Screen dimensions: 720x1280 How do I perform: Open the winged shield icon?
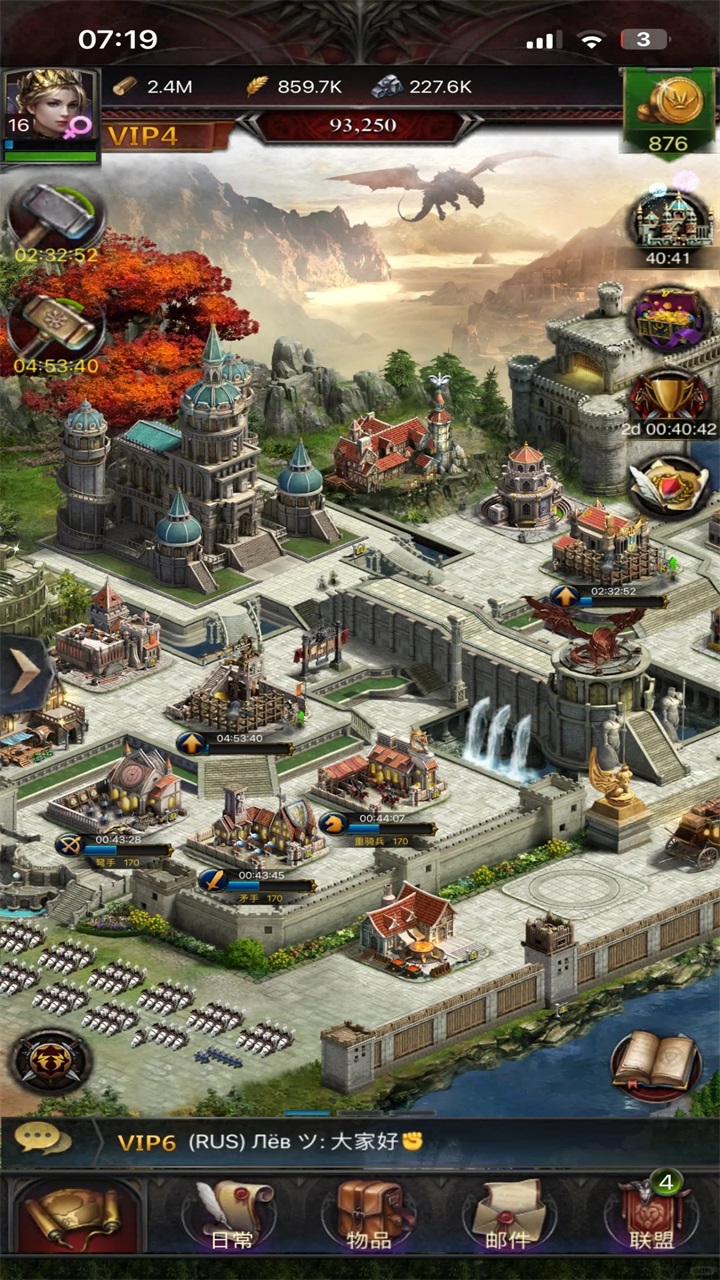pyautogui.click(x=668, y=485)
